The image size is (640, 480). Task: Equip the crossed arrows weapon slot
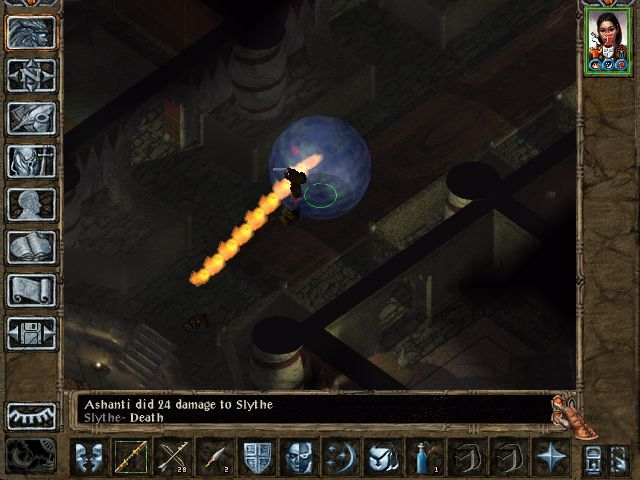[x=173, y=457]
